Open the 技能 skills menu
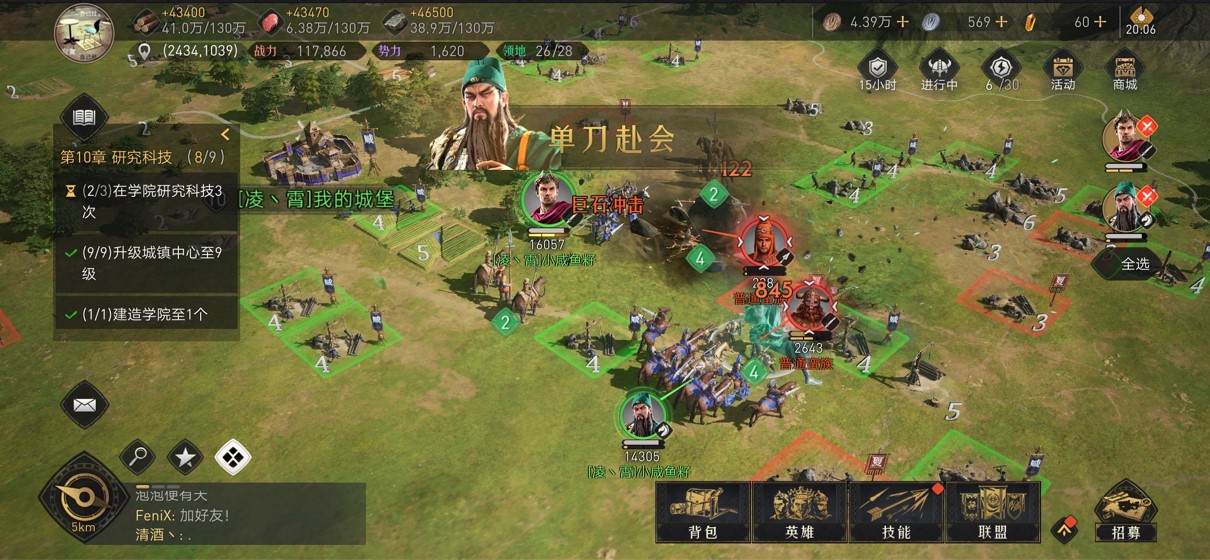The width and height of the screenshot is (1210, 560). [896, 514]
